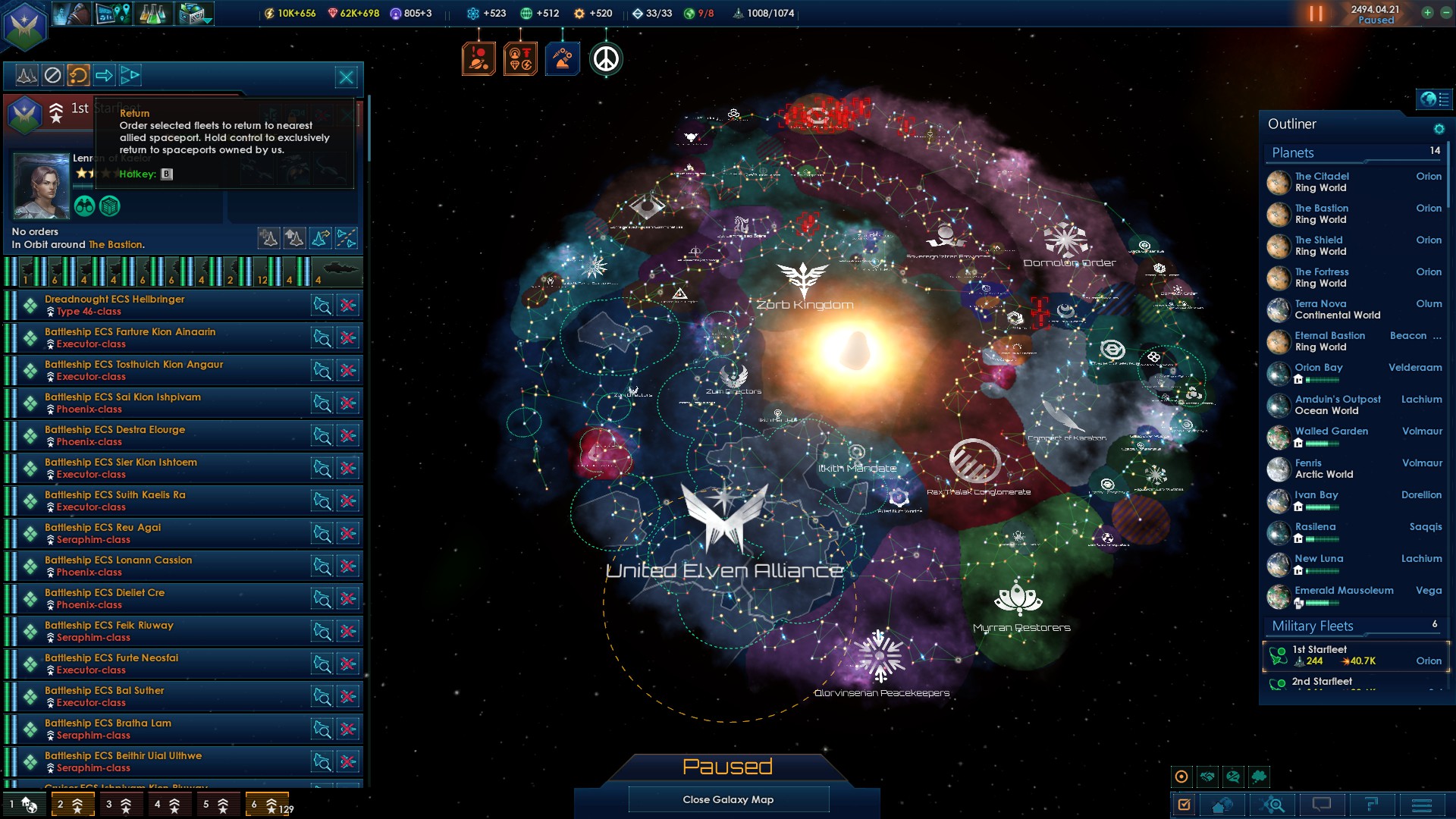Open the Outliner settings gear
The height and width of the screenshot is (819, 1456).
tap(1439, 129)
